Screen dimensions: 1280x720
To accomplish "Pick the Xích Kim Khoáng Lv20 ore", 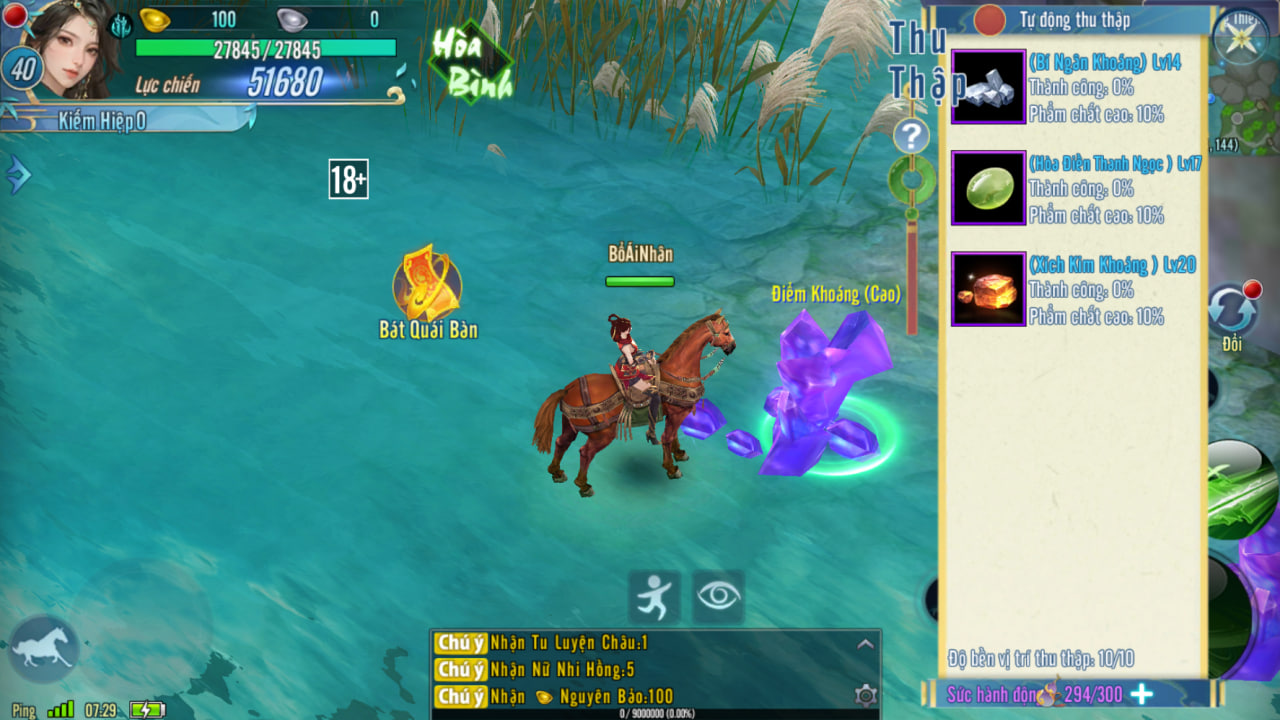I will click(x=988, y=289).
